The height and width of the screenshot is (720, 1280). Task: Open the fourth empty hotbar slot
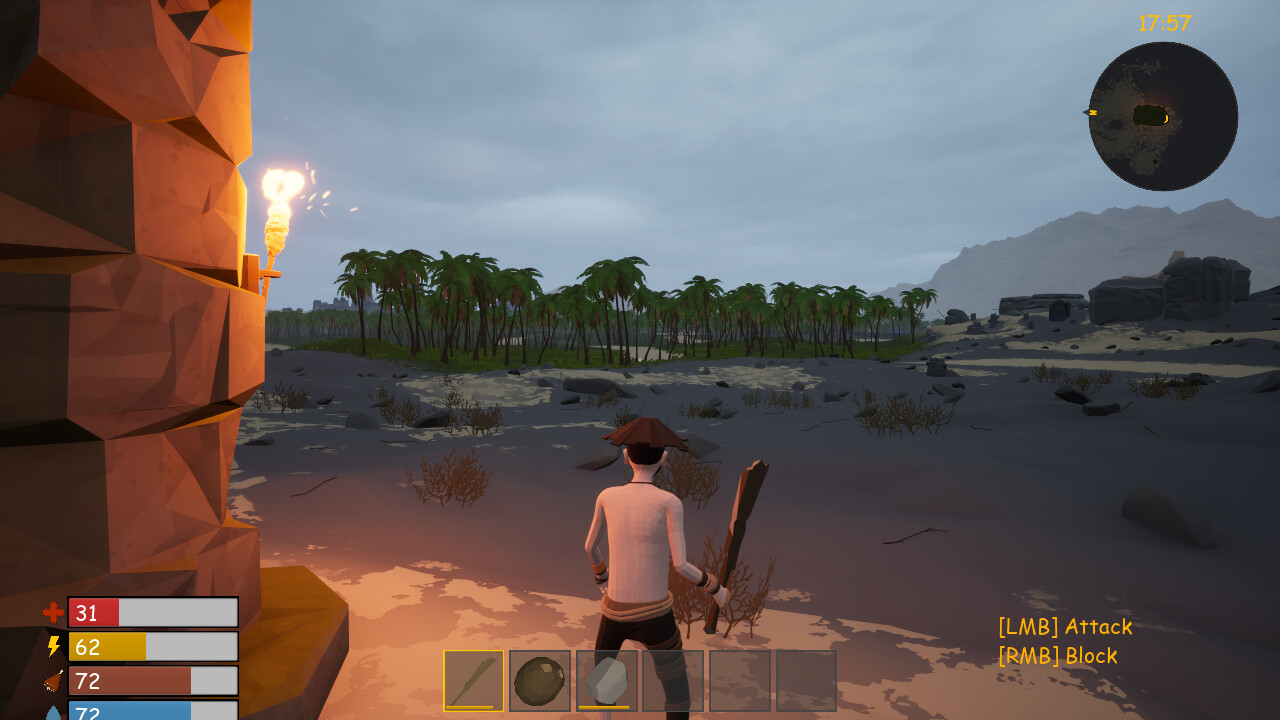672,681
